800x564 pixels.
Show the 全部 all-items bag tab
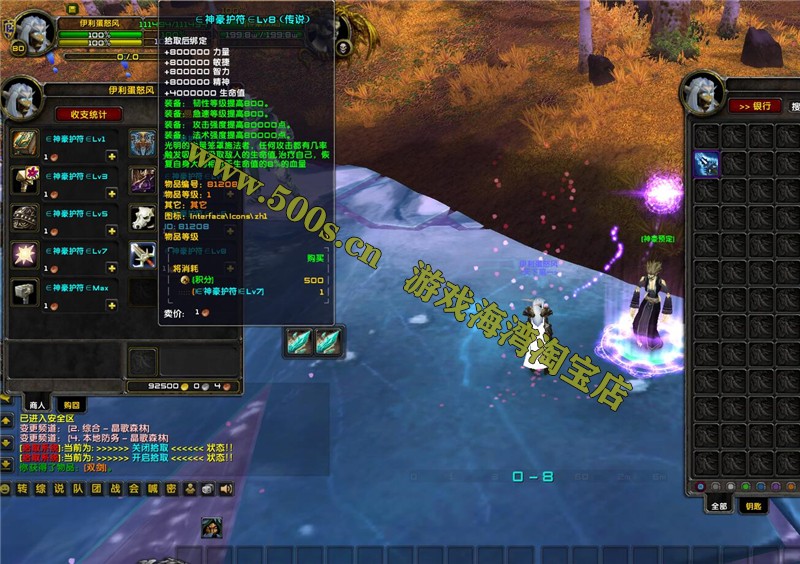[x=718, y=506]
